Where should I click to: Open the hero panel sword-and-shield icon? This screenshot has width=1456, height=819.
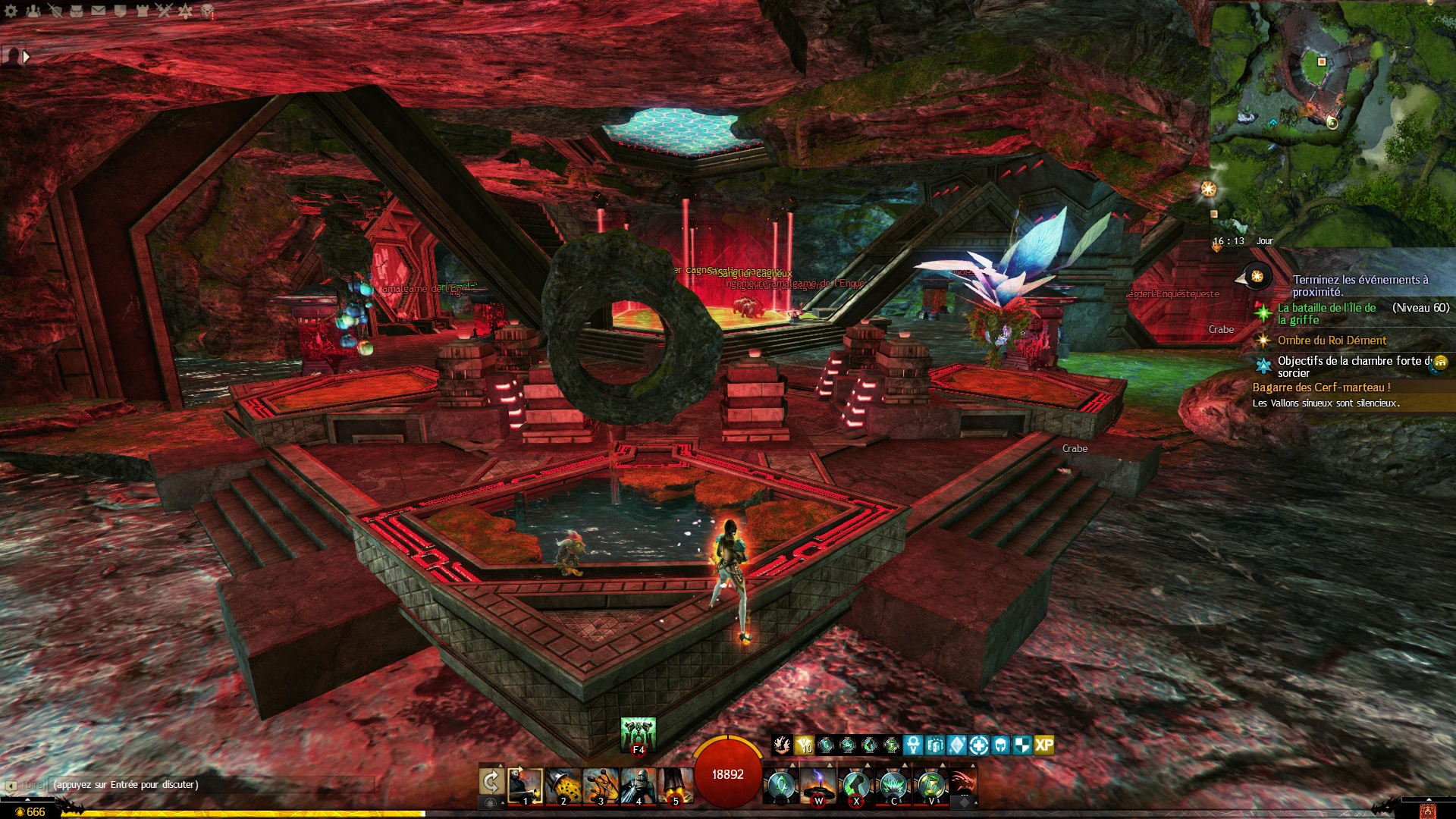click(55, 11)
